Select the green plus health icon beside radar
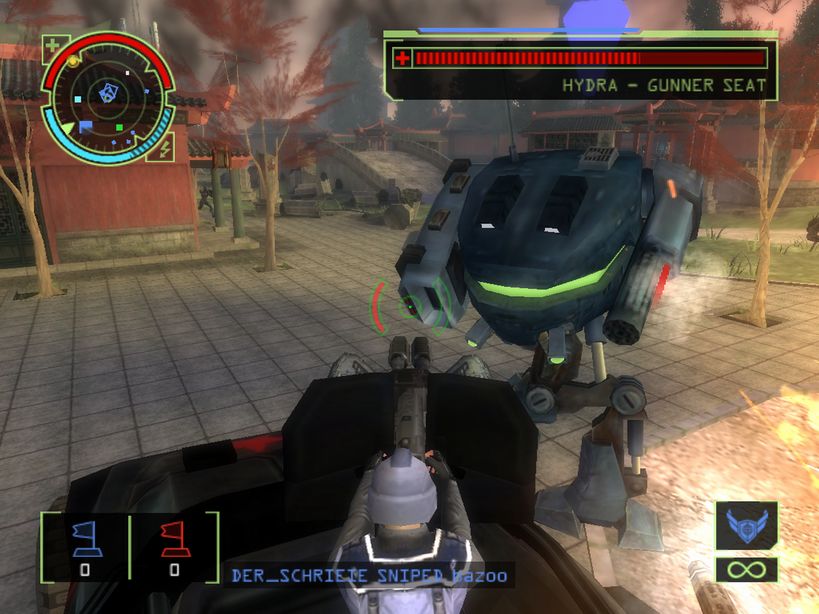819x614 pixels. point(55,48)
